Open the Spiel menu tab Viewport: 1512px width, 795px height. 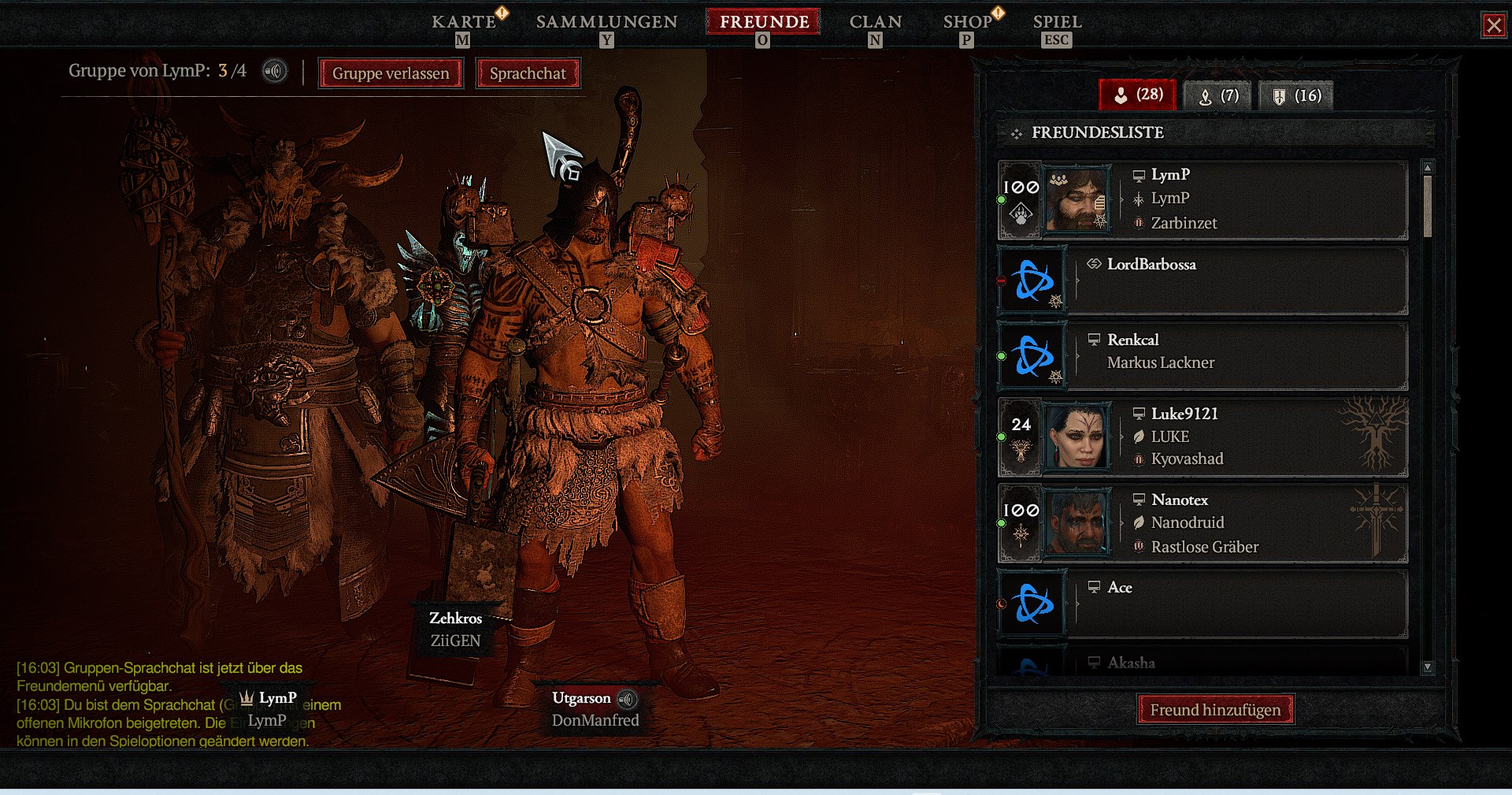[x=1057, y=22]
